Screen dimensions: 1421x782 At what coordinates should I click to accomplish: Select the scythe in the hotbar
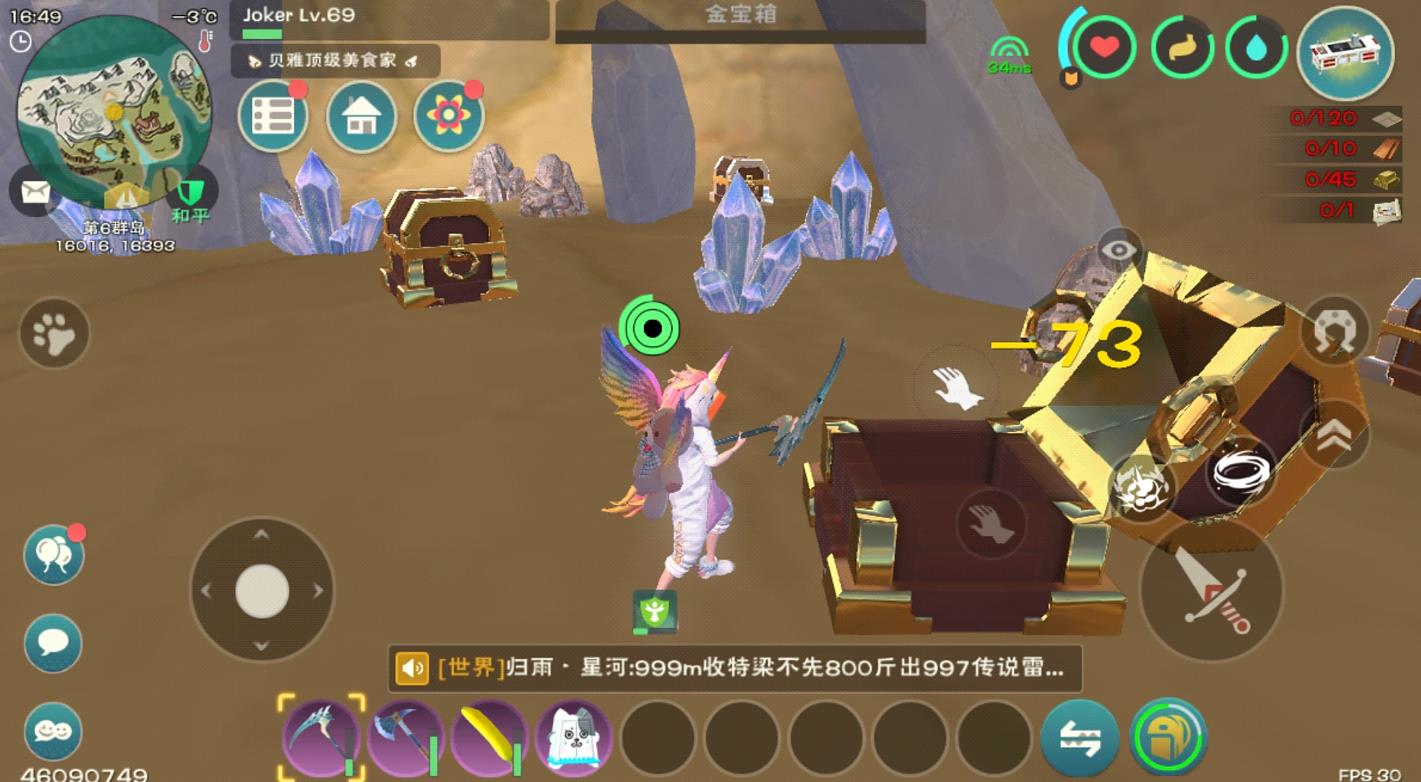322,735
